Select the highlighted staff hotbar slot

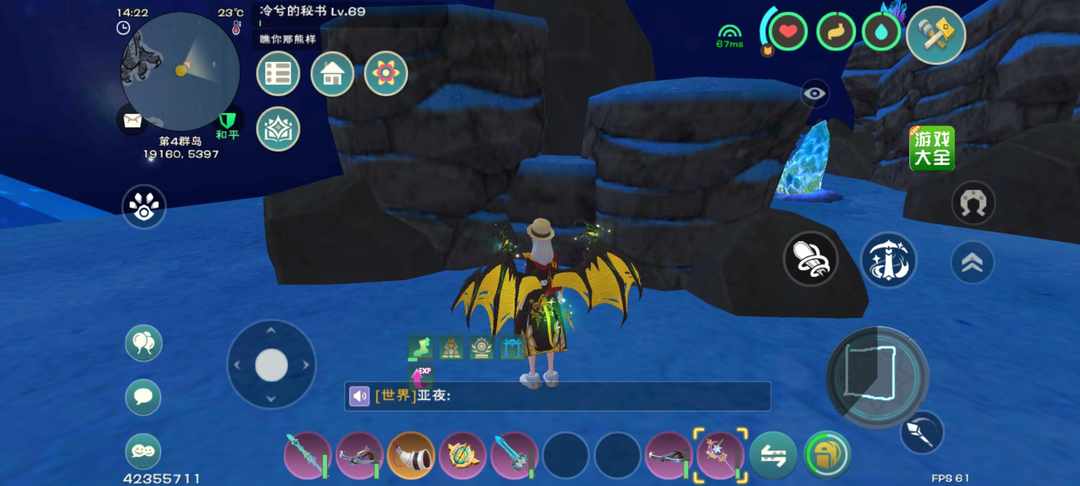point(718,455)
